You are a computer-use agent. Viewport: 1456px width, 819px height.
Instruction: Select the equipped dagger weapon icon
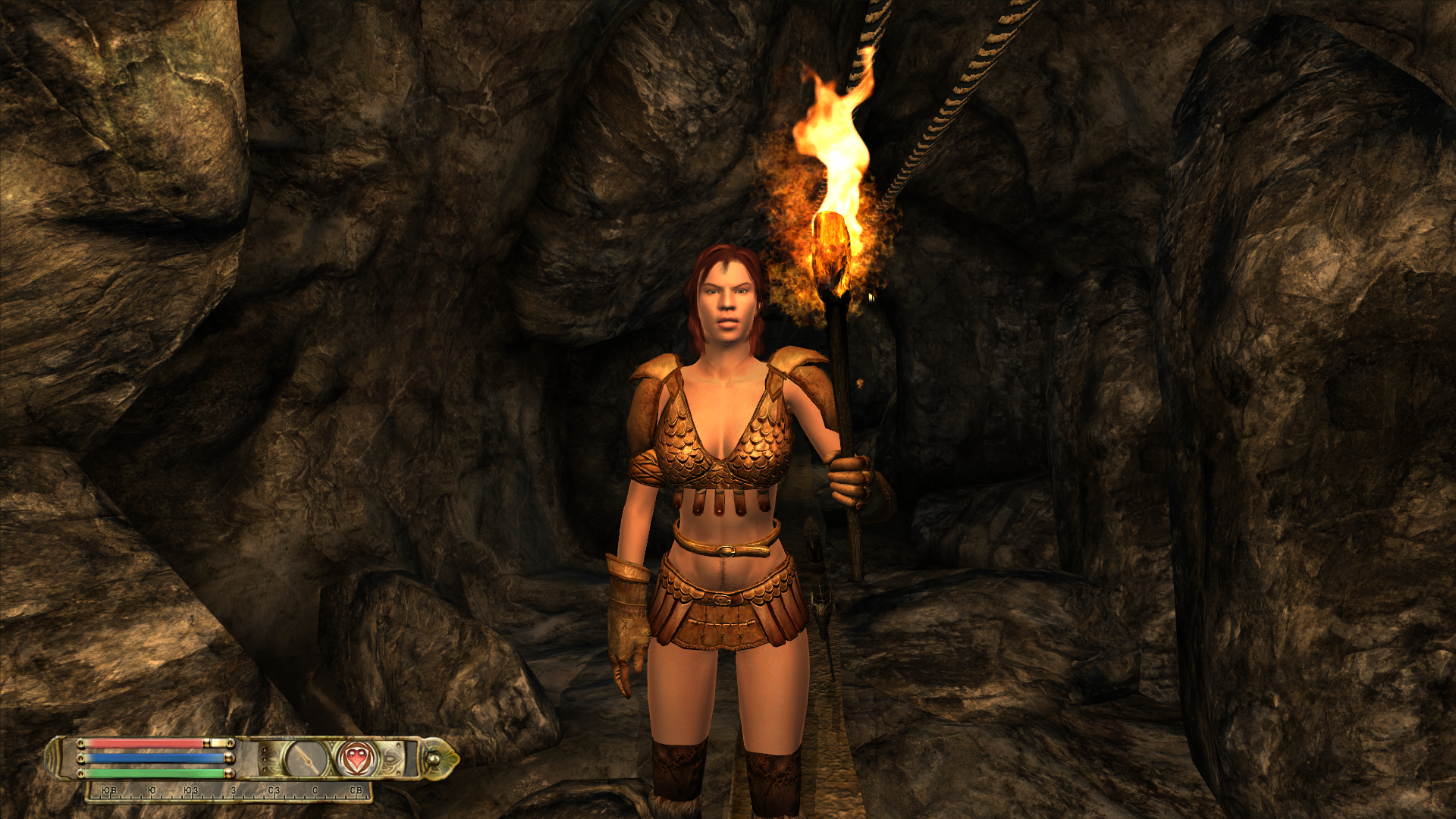(306, 758)
